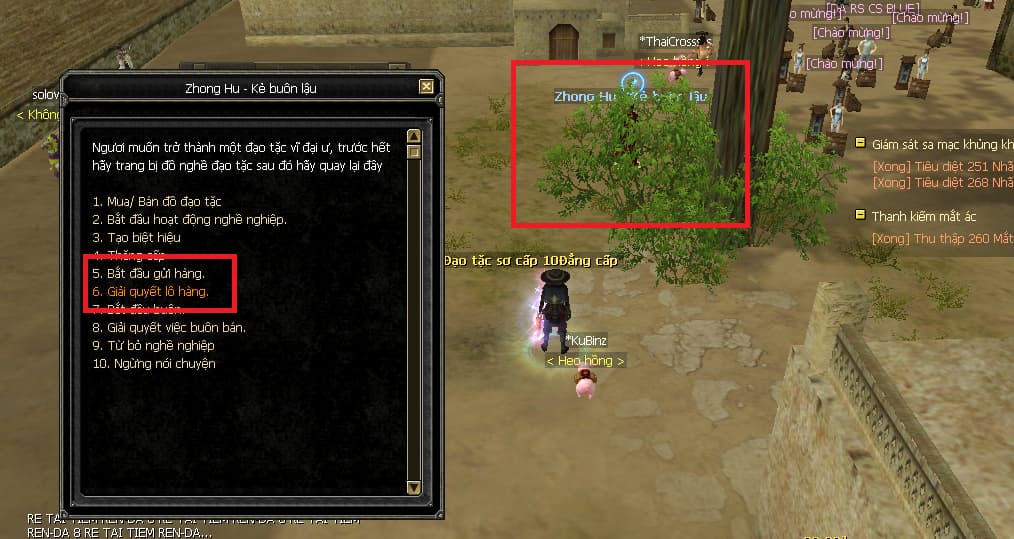Image resolution: width=1014 pixels, height=539 pixels.
Task: Pick the Tạo biệt hiệu option
Action: point(136,237)
